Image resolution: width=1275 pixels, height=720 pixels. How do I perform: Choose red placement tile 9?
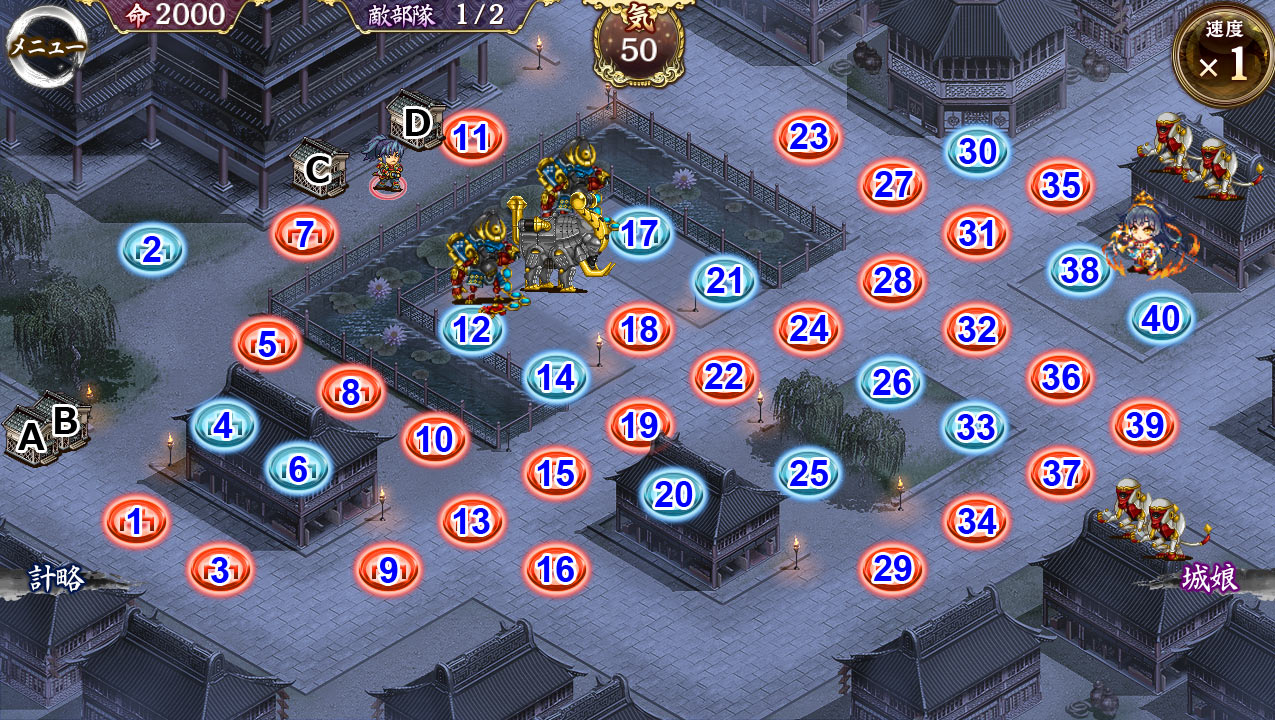click(388, 570)
